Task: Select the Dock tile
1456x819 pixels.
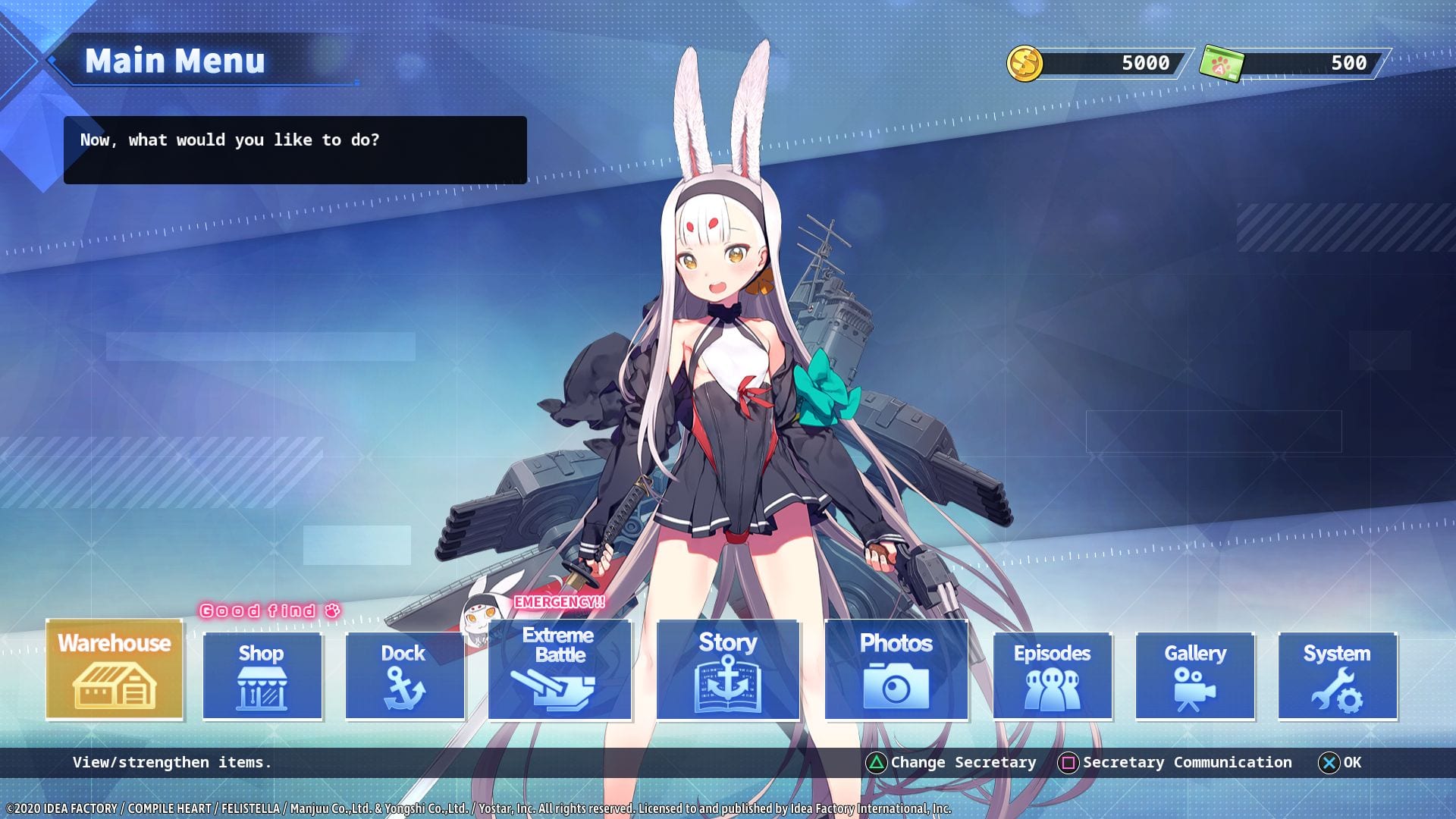Action: [x=405, y=676]
